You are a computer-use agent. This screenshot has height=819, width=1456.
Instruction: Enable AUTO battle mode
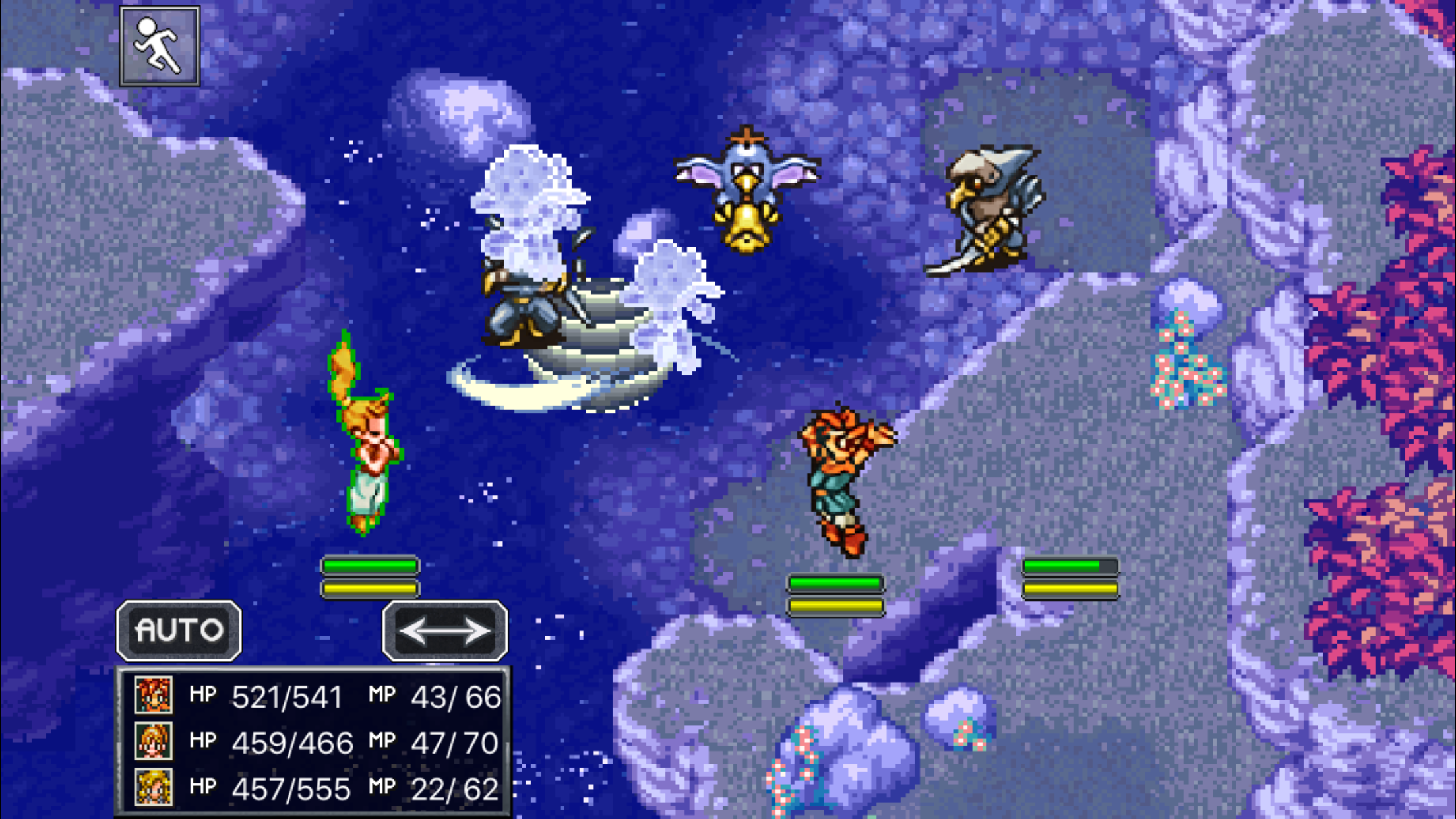177,630
